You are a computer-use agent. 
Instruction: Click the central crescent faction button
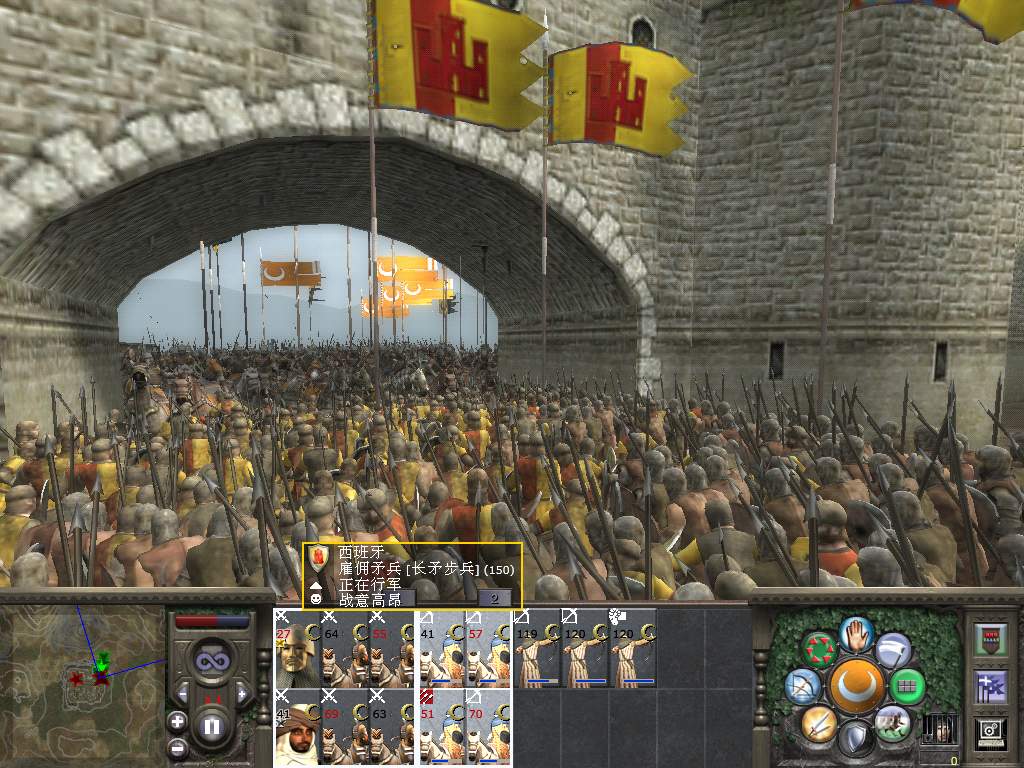(855, 686)
